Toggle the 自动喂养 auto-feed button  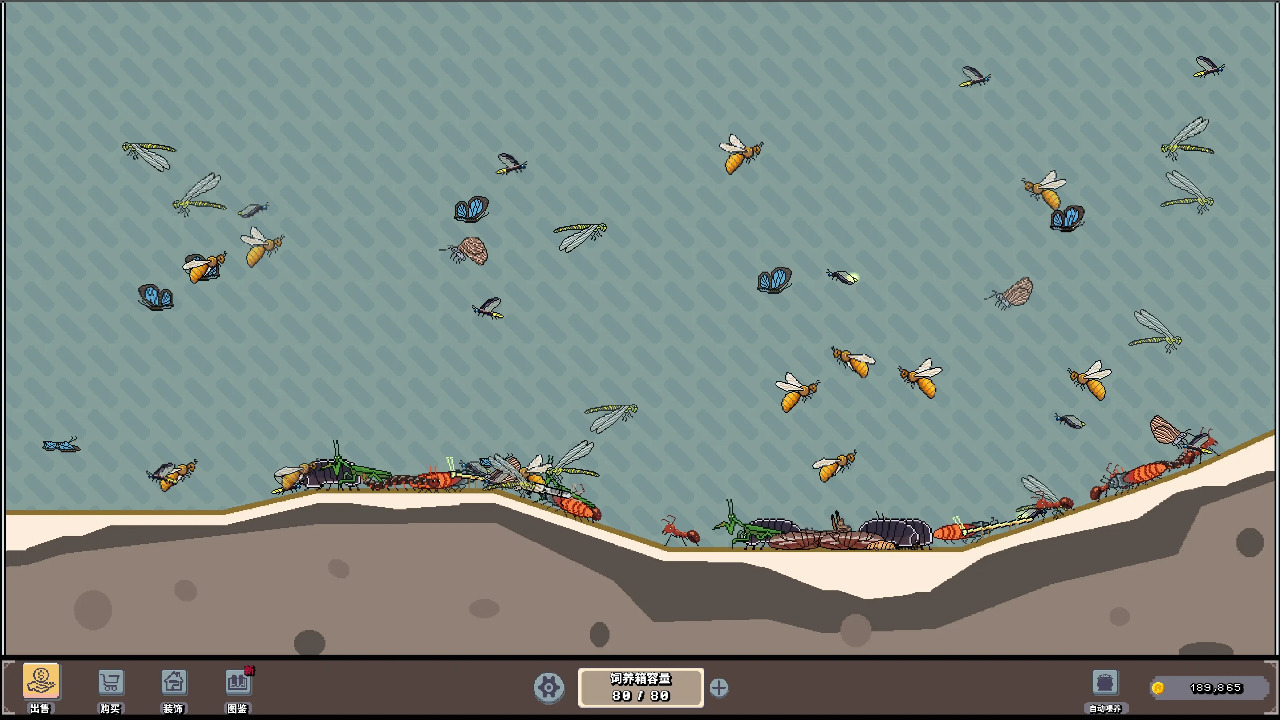tap(1105, 683)
